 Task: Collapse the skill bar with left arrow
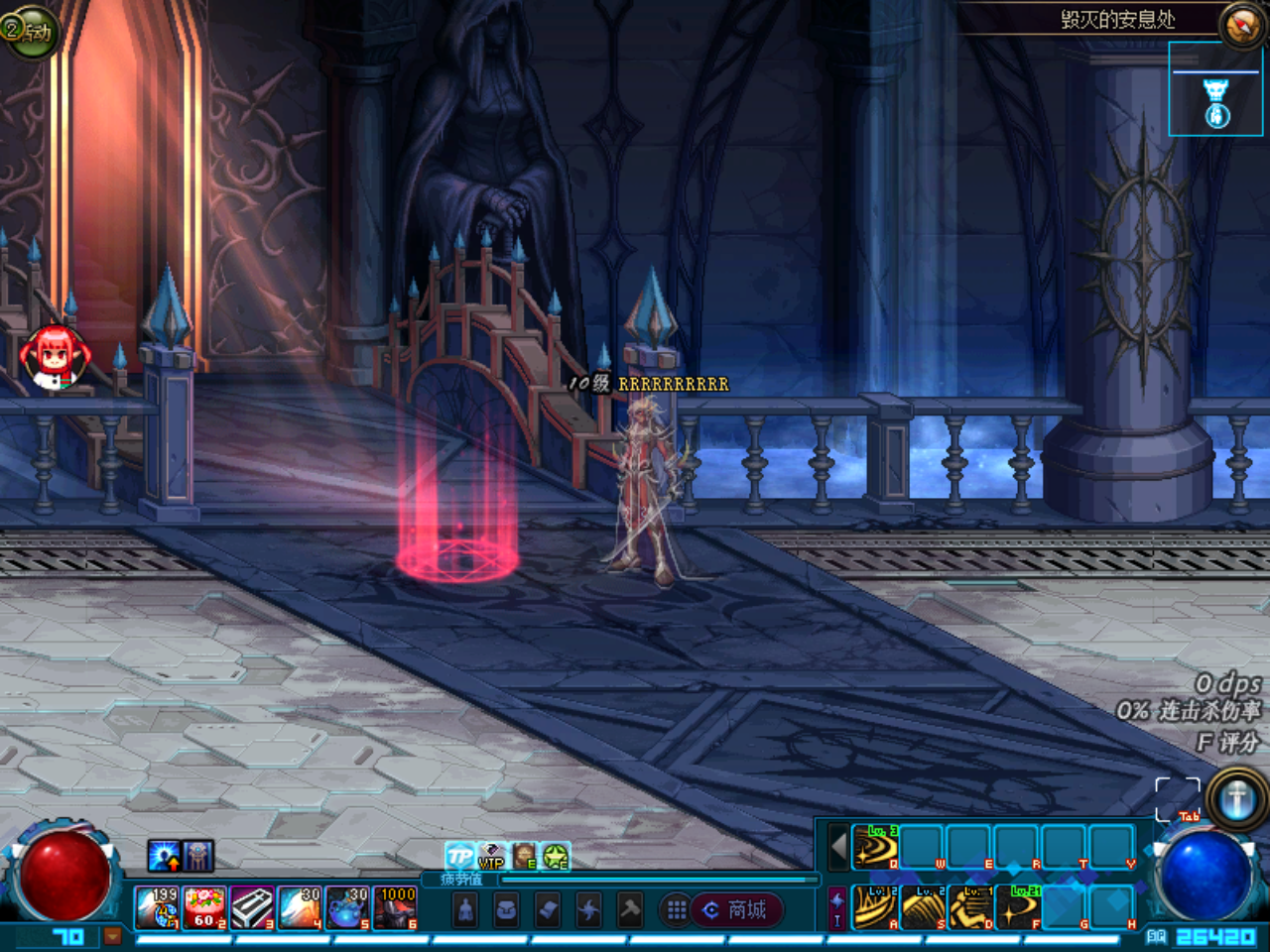click(x=838, y=848)
